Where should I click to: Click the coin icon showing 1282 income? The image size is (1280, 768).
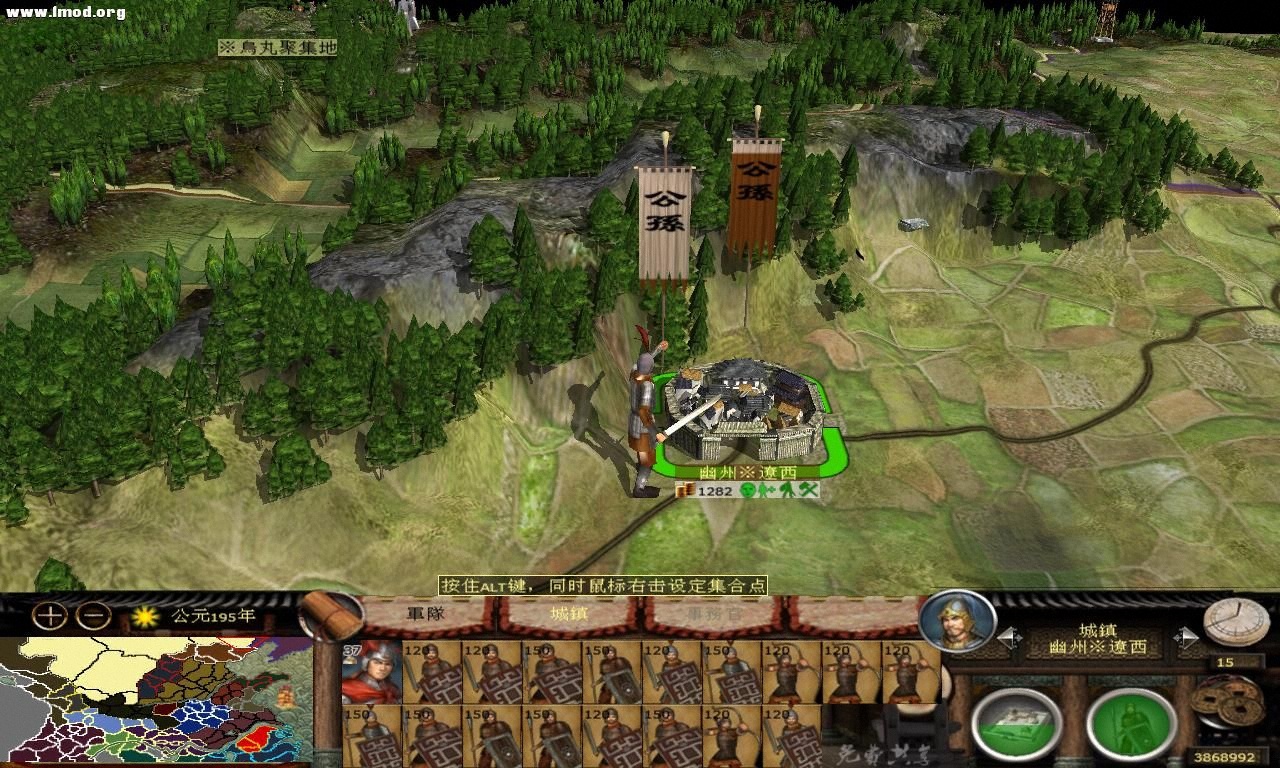[688, 490]
